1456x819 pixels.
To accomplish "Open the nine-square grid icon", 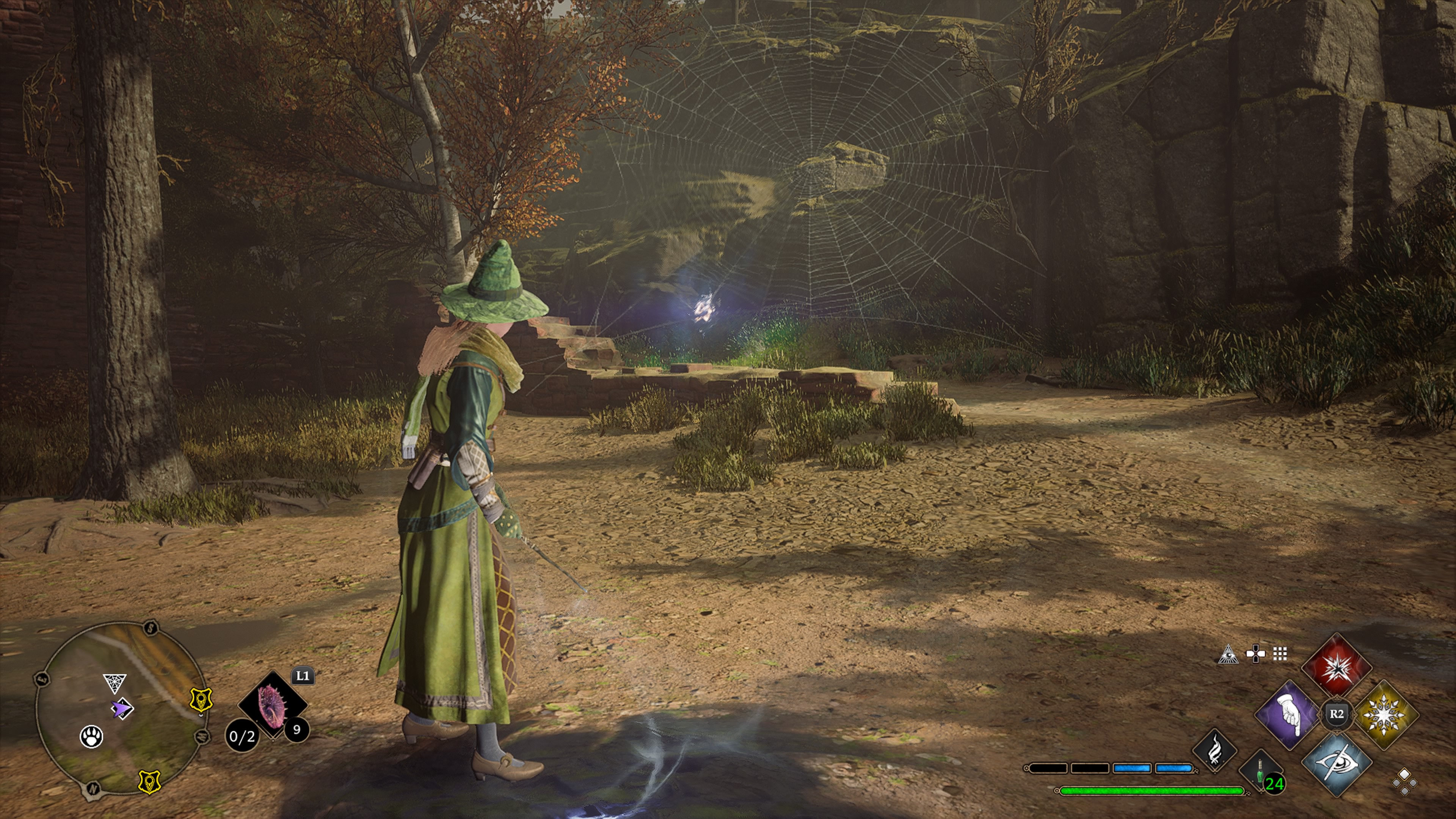I will 1280,654.
